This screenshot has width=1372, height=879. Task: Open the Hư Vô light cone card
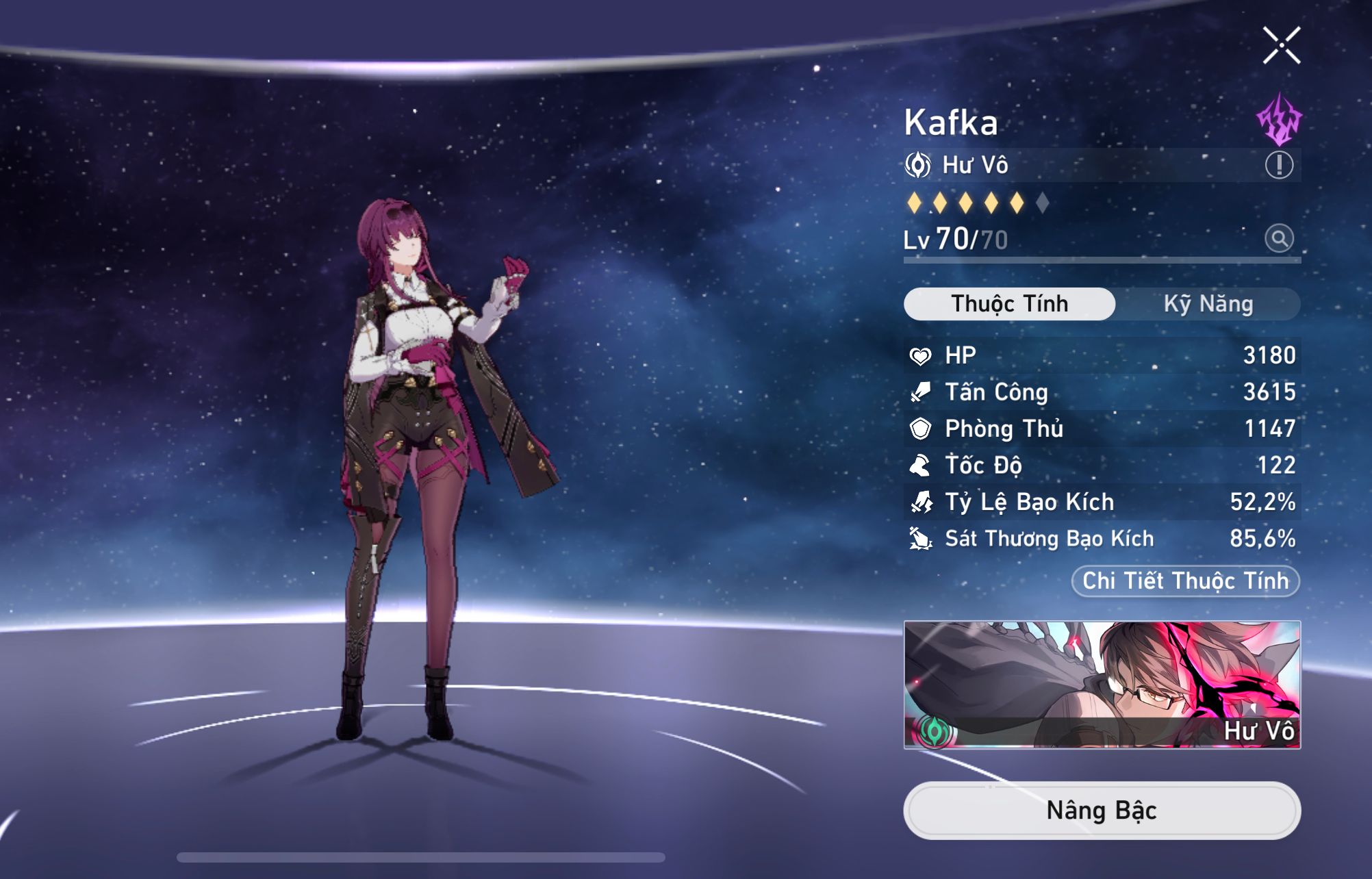[1102, 685]
